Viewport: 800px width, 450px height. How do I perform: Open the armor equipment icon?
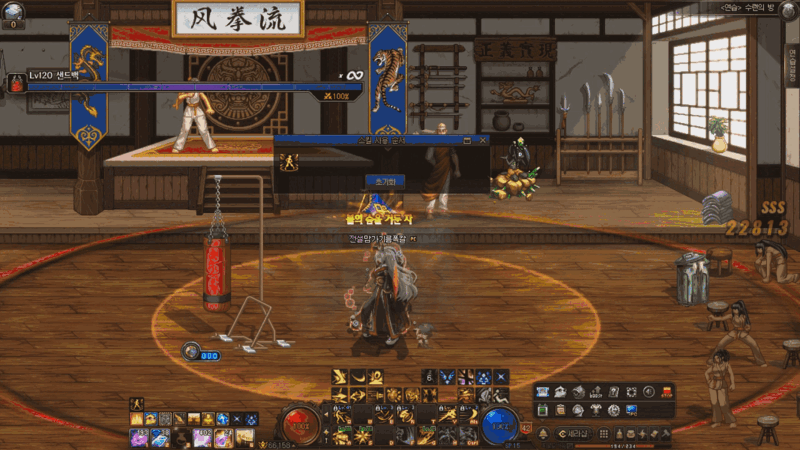(595, 410)
